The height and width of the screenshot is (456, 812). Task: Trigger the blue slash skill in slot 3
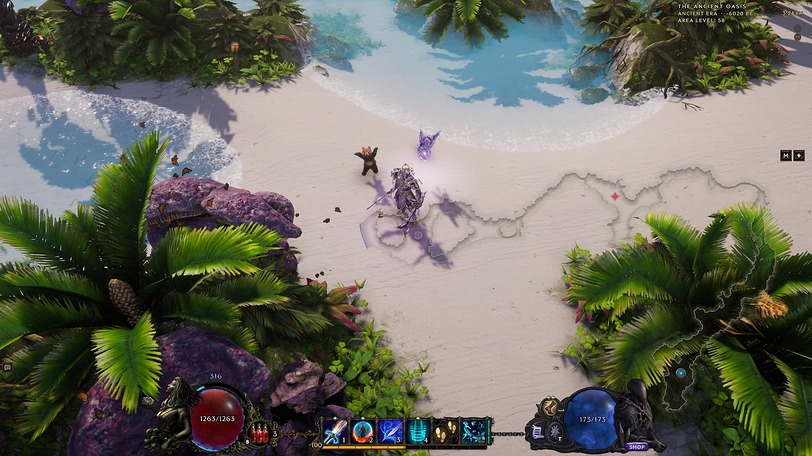pyautogui.click(x=390, y=431)
